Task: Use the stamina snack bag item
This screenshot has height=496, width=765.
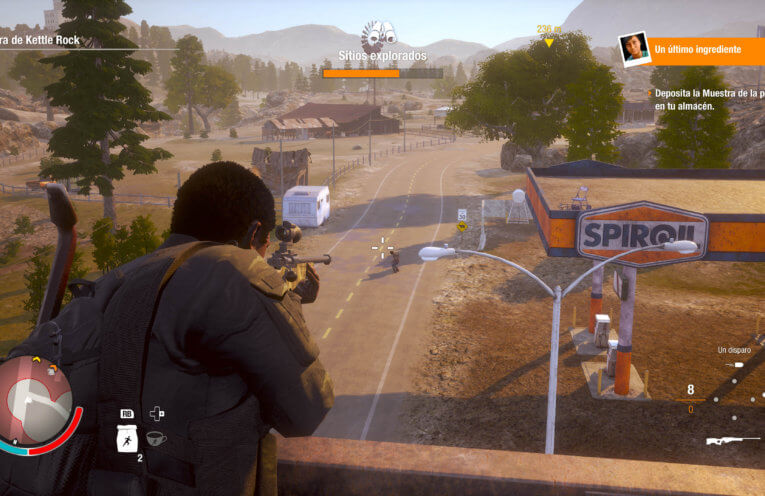Action: (x=128, y=438)
